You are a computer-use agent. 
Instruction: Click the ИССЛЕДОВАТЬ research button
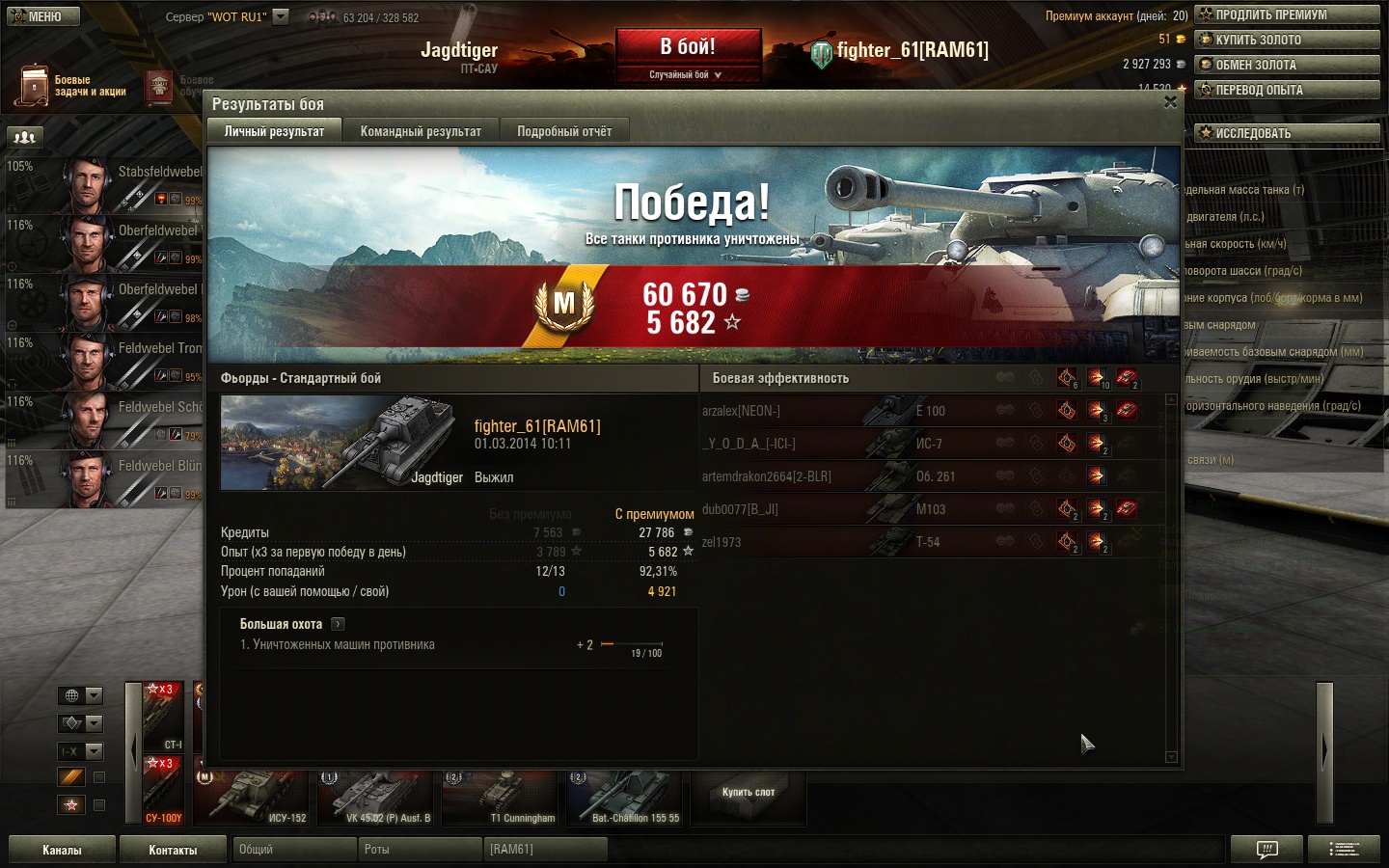coord(1287,133)
